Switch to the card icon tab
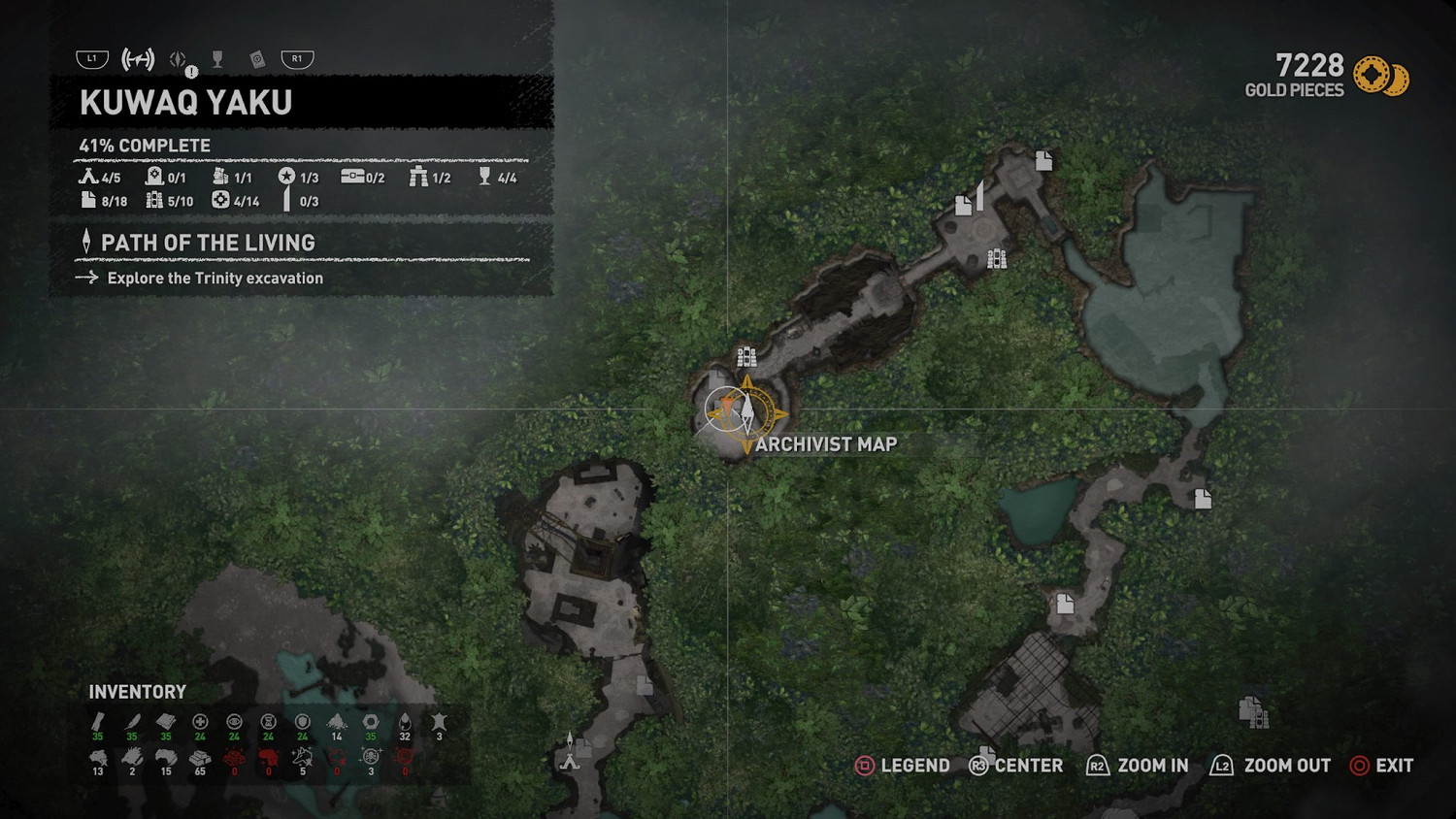Screen dimensions: 1456x819 click(x=256, y=60)
